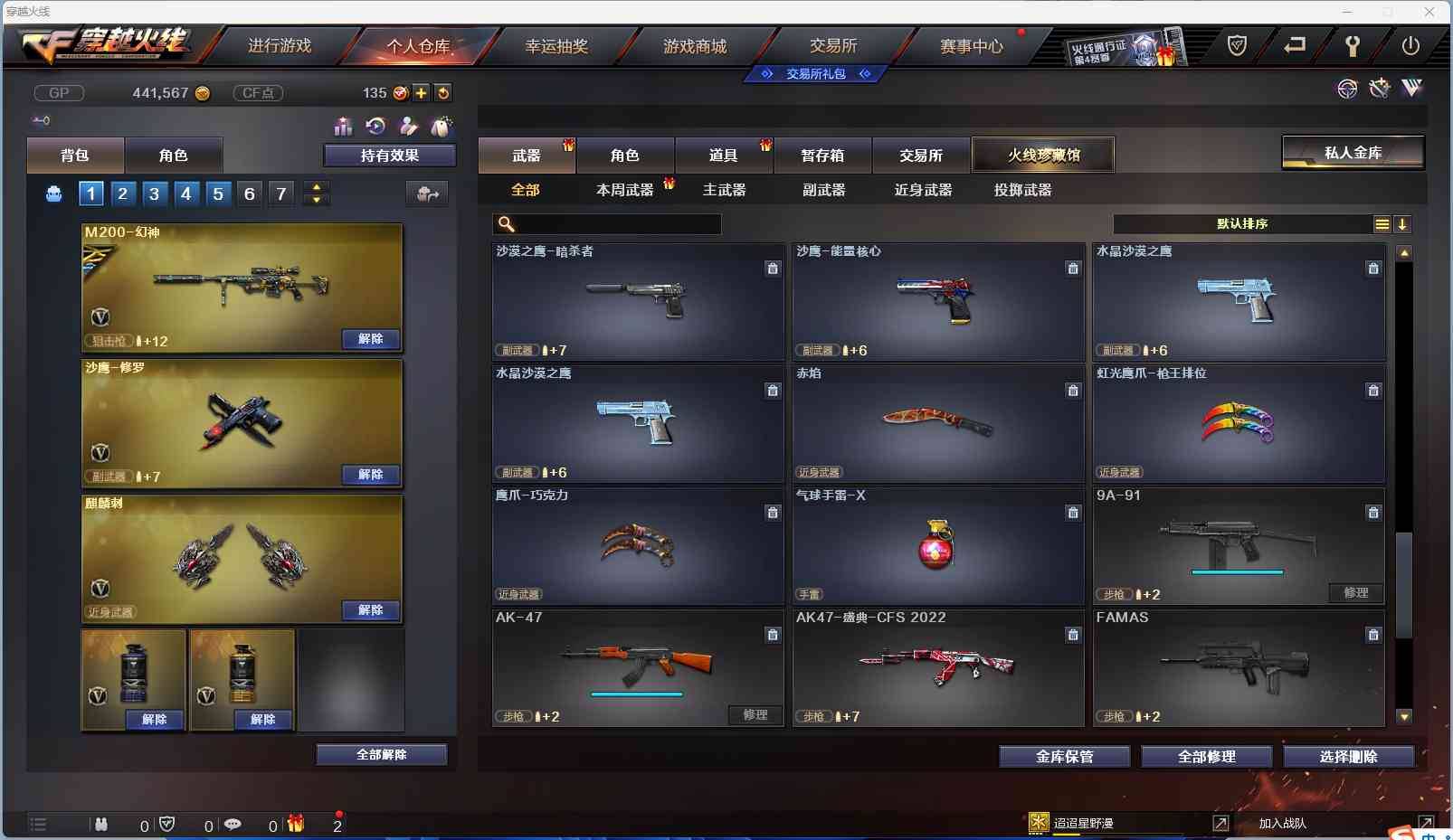Screen dimensions: 1453x840
Task: Click the durability bar under 9A-91
Action: 1238,571
